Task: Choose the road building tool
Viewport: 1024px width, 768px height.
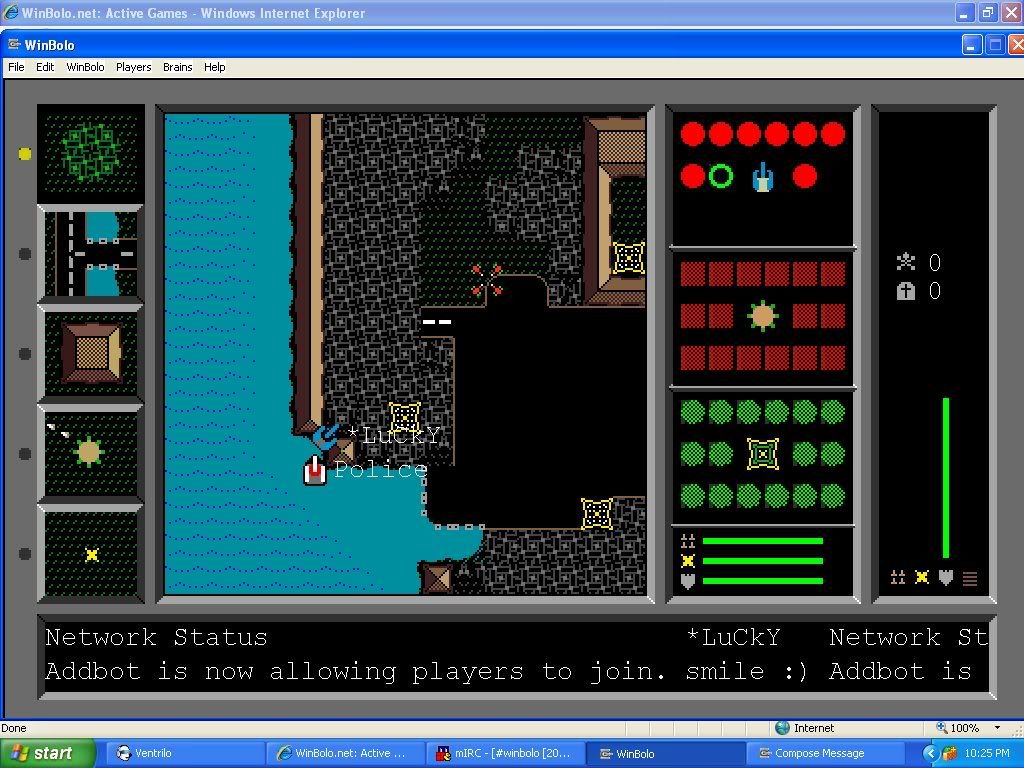Action: click(x=91, y=254)
